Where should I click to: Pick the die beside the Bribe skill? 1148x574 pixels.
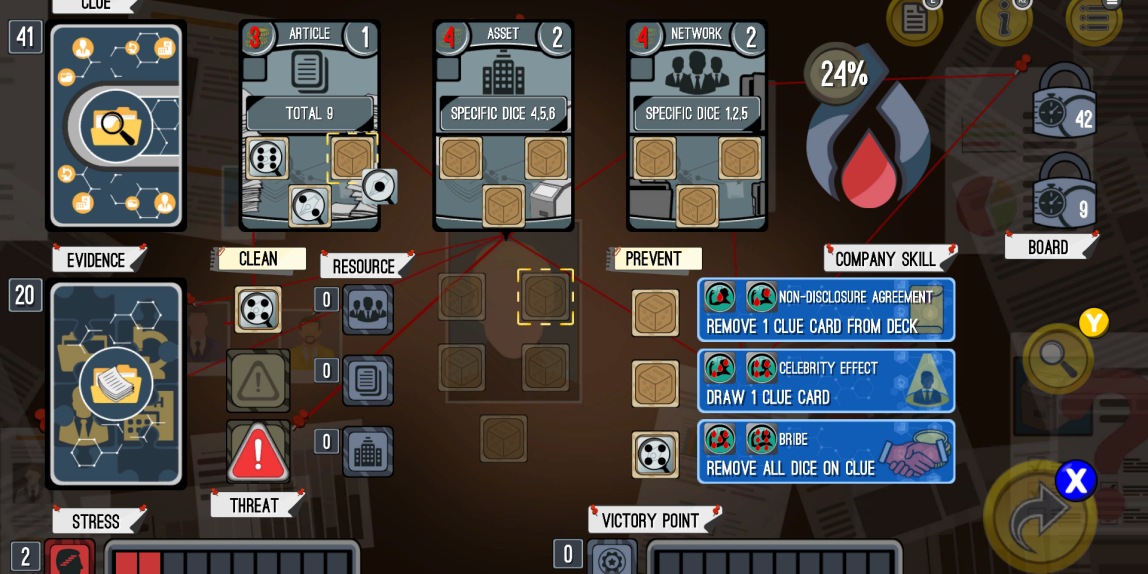pyautogui.click(x=655, y=454)
